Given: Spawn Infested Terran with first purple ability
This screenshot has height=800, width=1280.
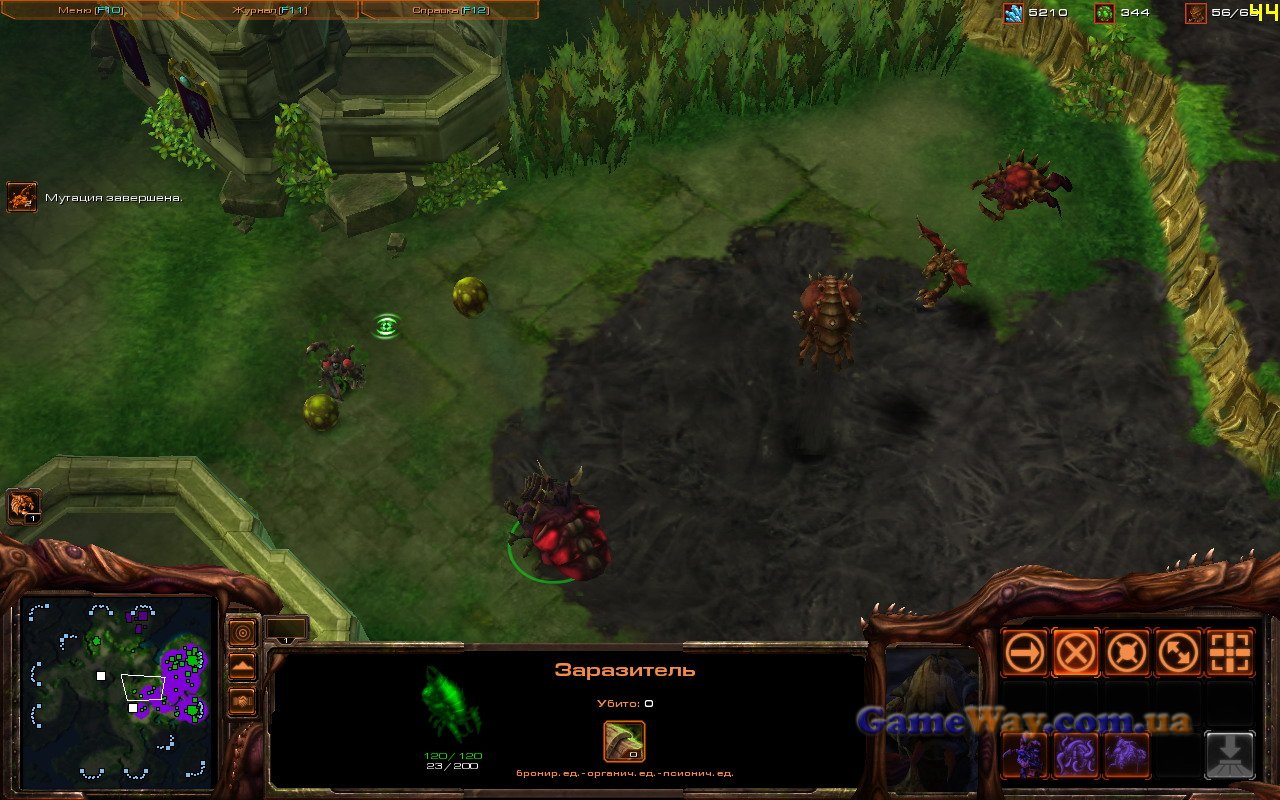Looking at the screenshot, I should [1025, 754].
